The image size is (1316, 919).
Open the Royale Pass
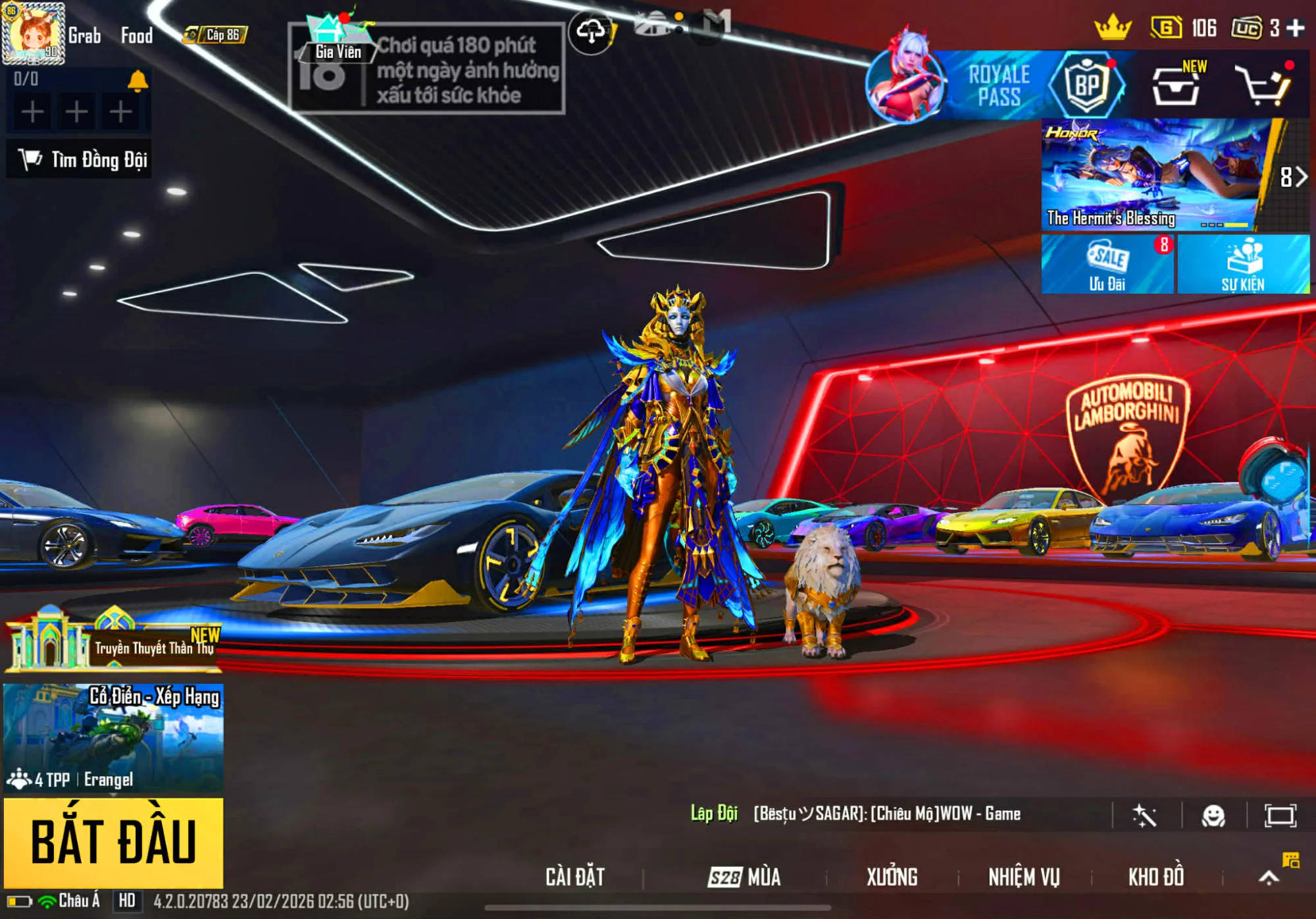(998, 86)
